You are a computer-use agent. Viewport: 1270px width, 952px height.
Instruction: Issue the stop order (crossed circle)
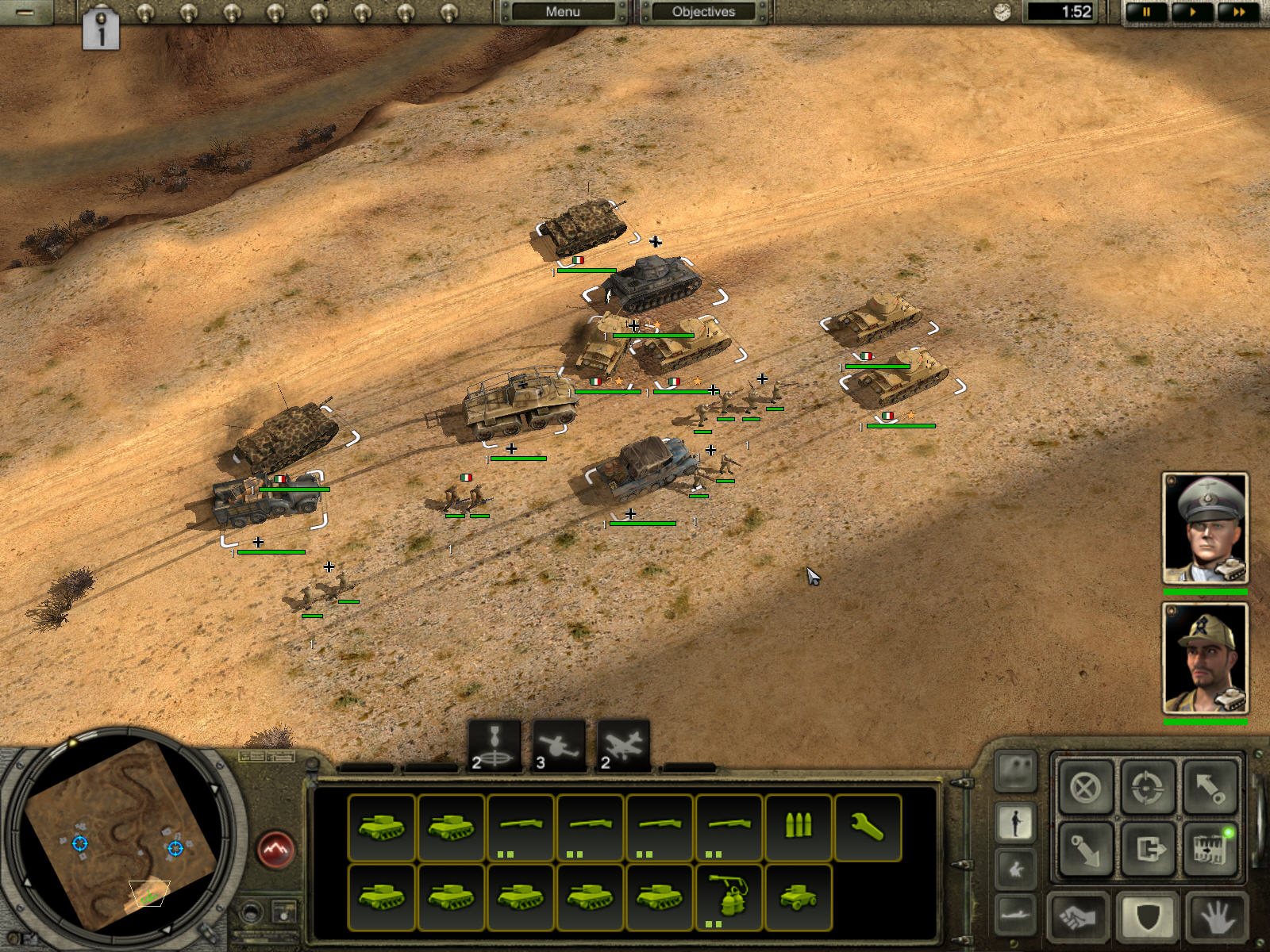click(1085, 788)
